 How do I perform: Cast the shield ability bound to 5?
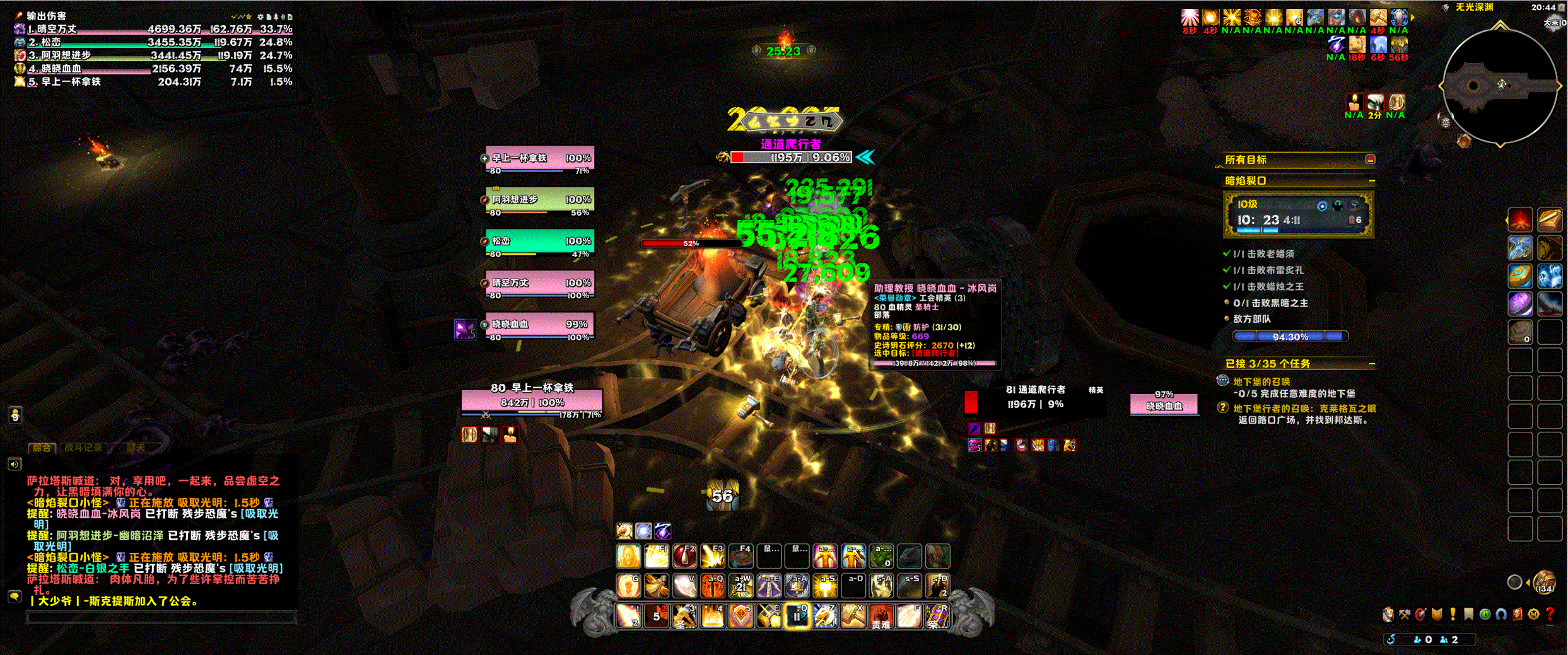pyautogui.click(x=740, y=616)
